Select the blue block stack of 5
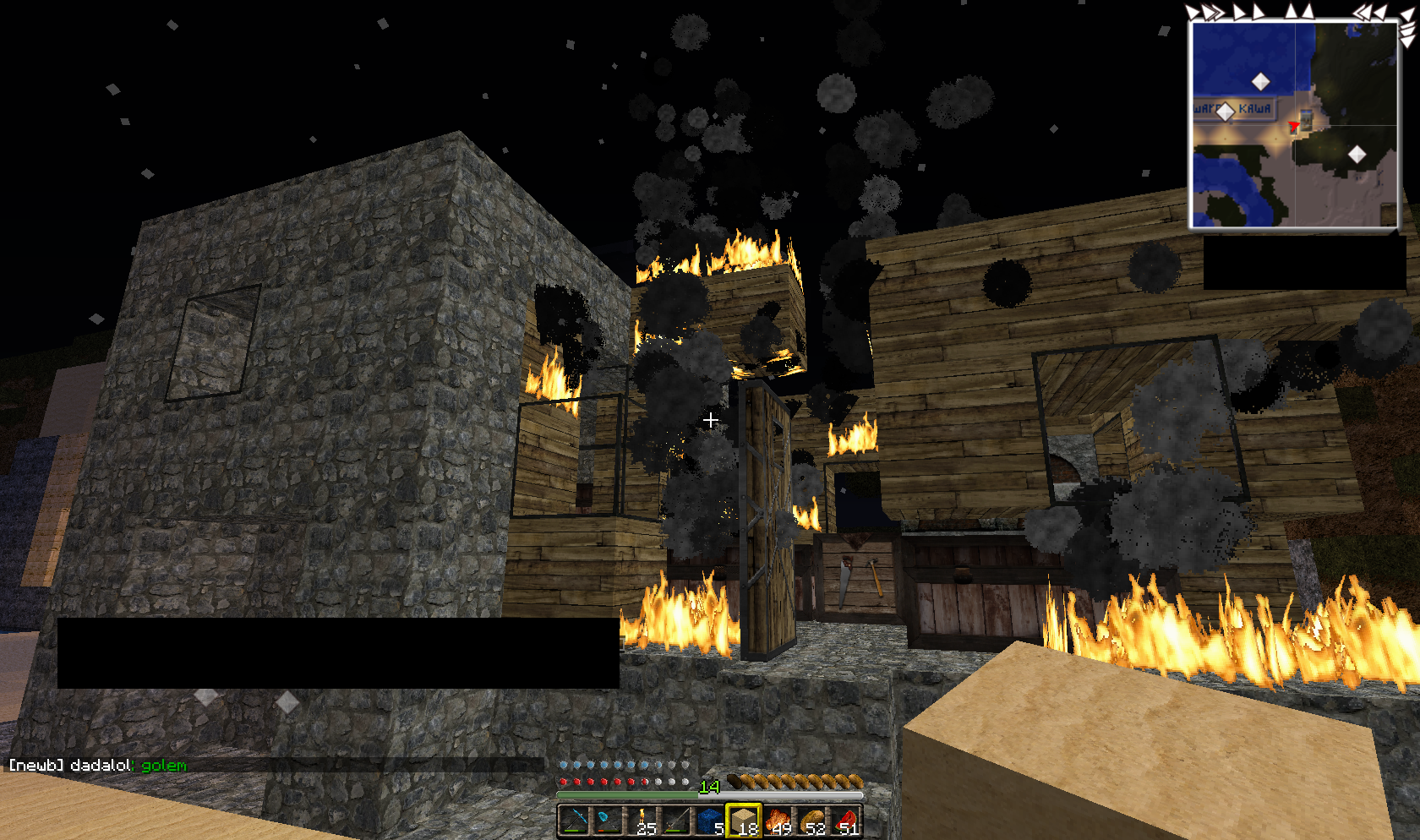Image resolution: width=1420 pixels, height=840 pixels. coord(709,821)
